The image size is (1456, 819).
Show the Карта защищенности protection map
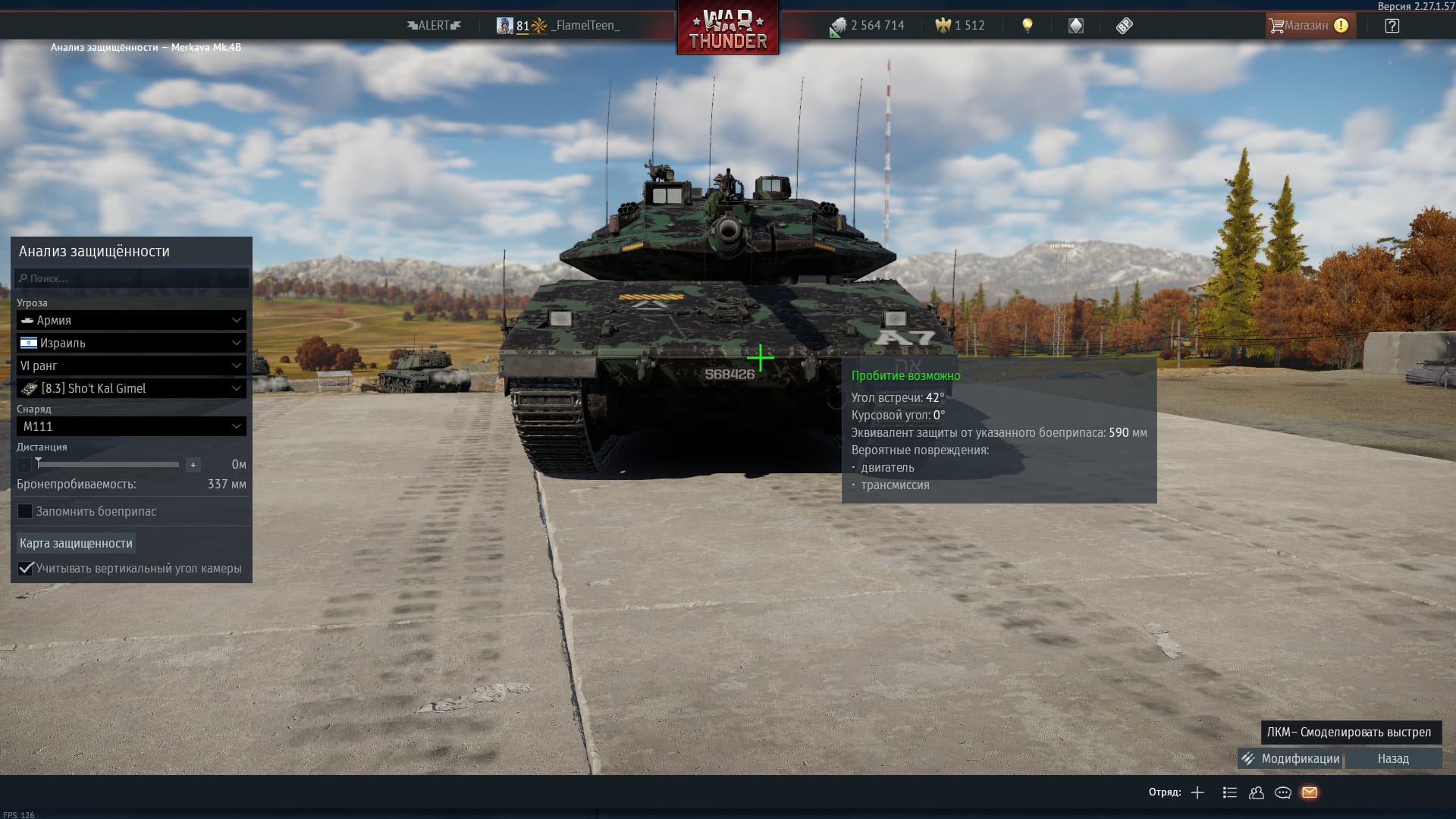coord(76,543)
